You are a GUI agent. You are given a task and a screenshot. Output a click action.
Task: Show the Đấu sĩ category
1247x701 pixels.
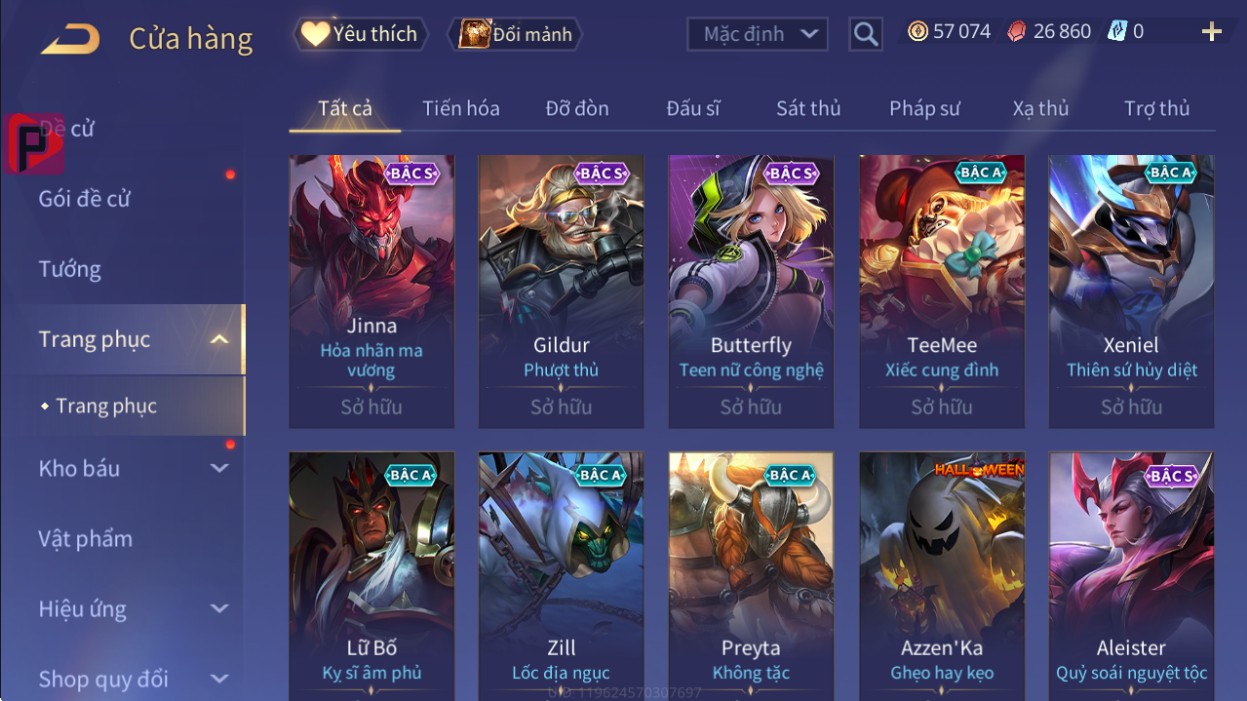pyautogui.click(x=693, y=108)
